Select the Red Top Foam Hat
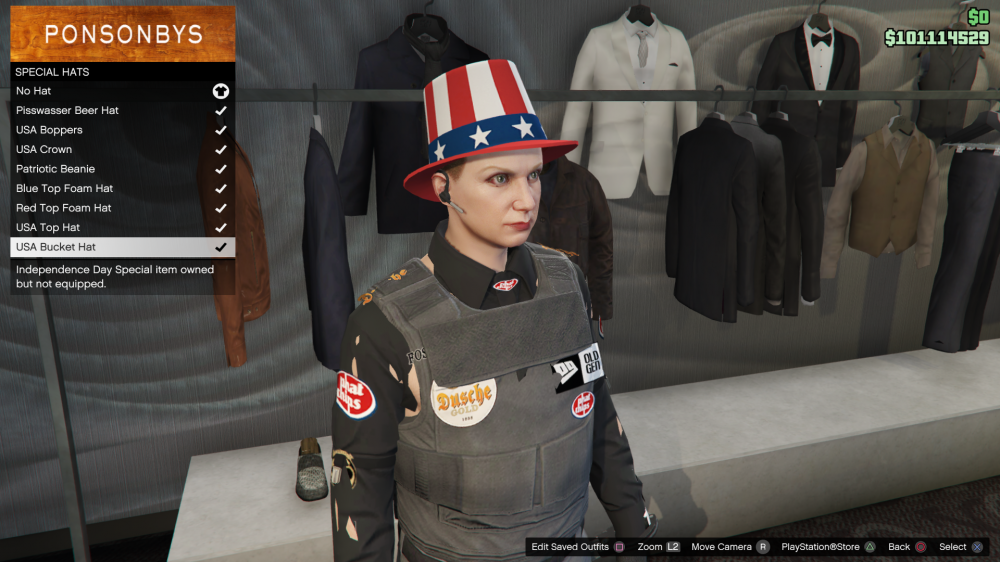Image resolution: width=1000 pixels, height=562 pixels. [122, 208]
